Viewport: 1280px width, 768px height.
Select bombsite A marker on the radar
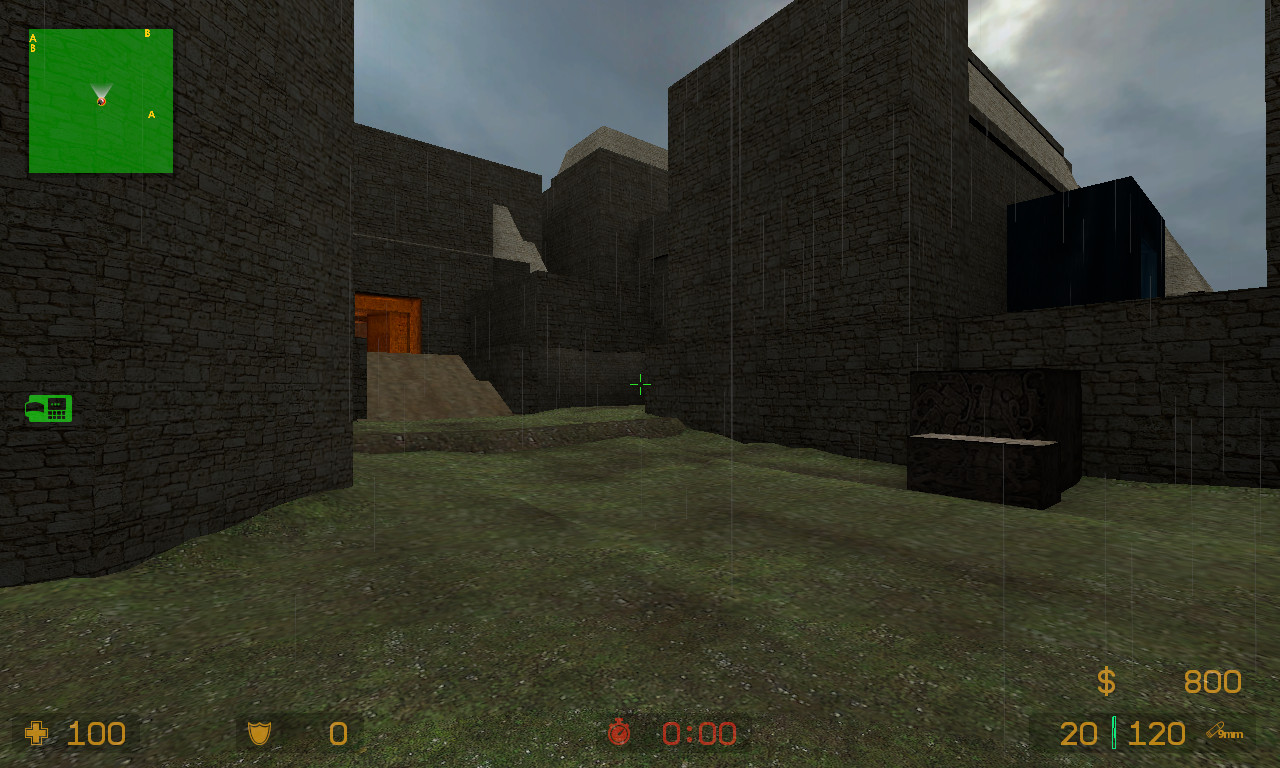coord(151,115)
